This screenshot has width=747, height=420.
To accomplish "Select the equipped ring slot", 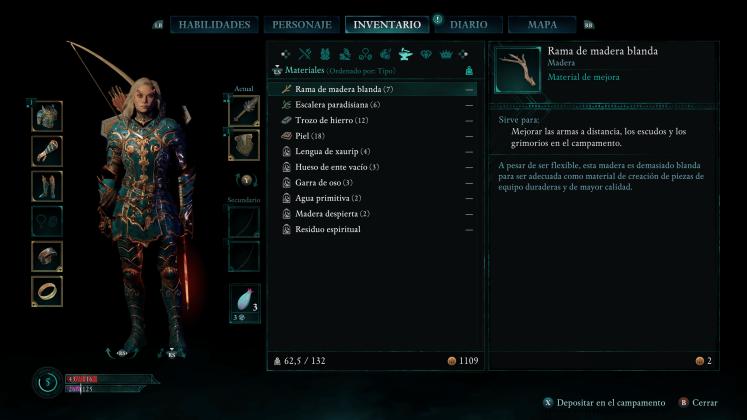I will [47, 291].
